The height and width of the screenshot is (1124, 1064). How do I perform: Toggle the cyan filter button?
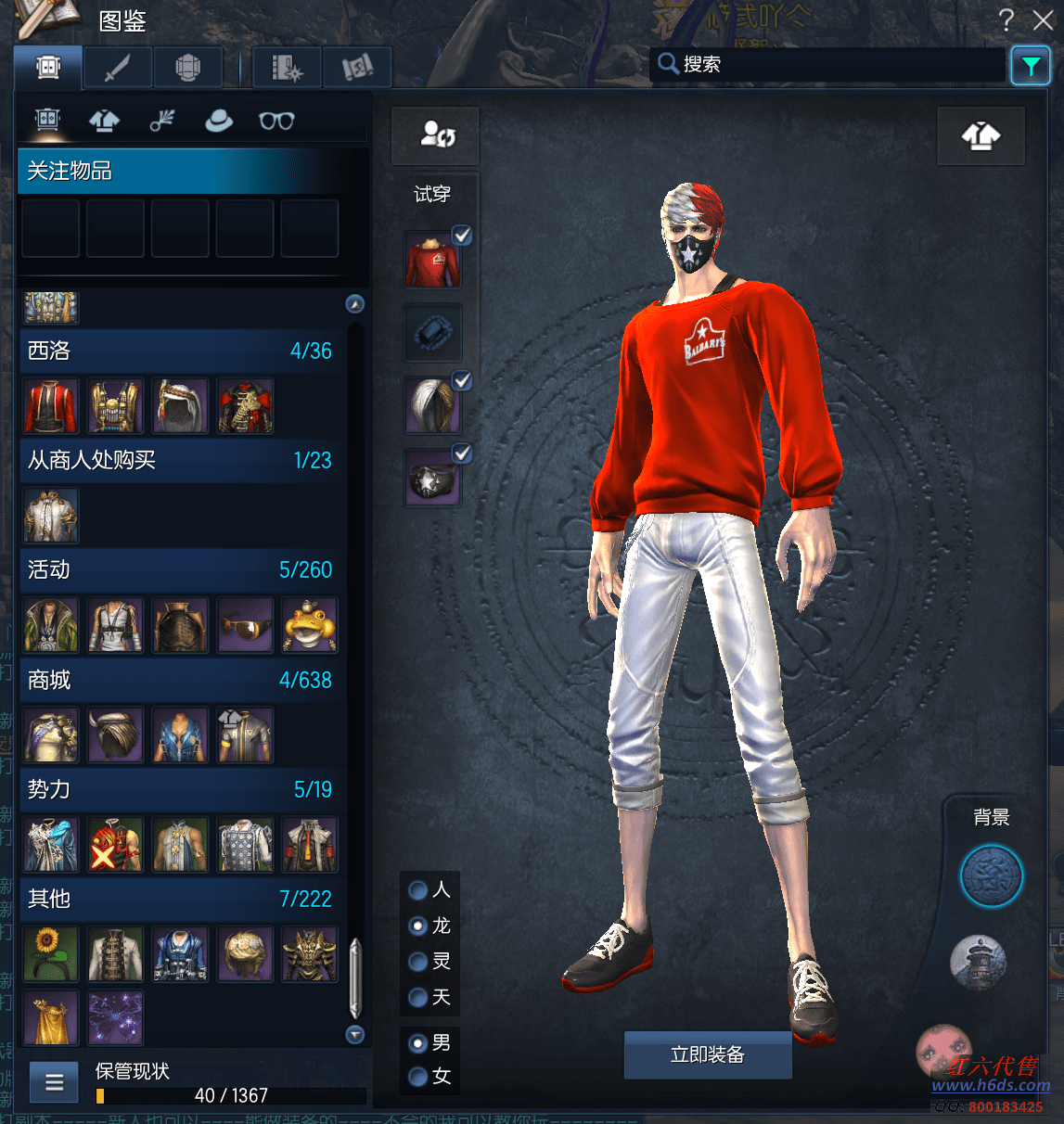click(x=1030, y=66)
